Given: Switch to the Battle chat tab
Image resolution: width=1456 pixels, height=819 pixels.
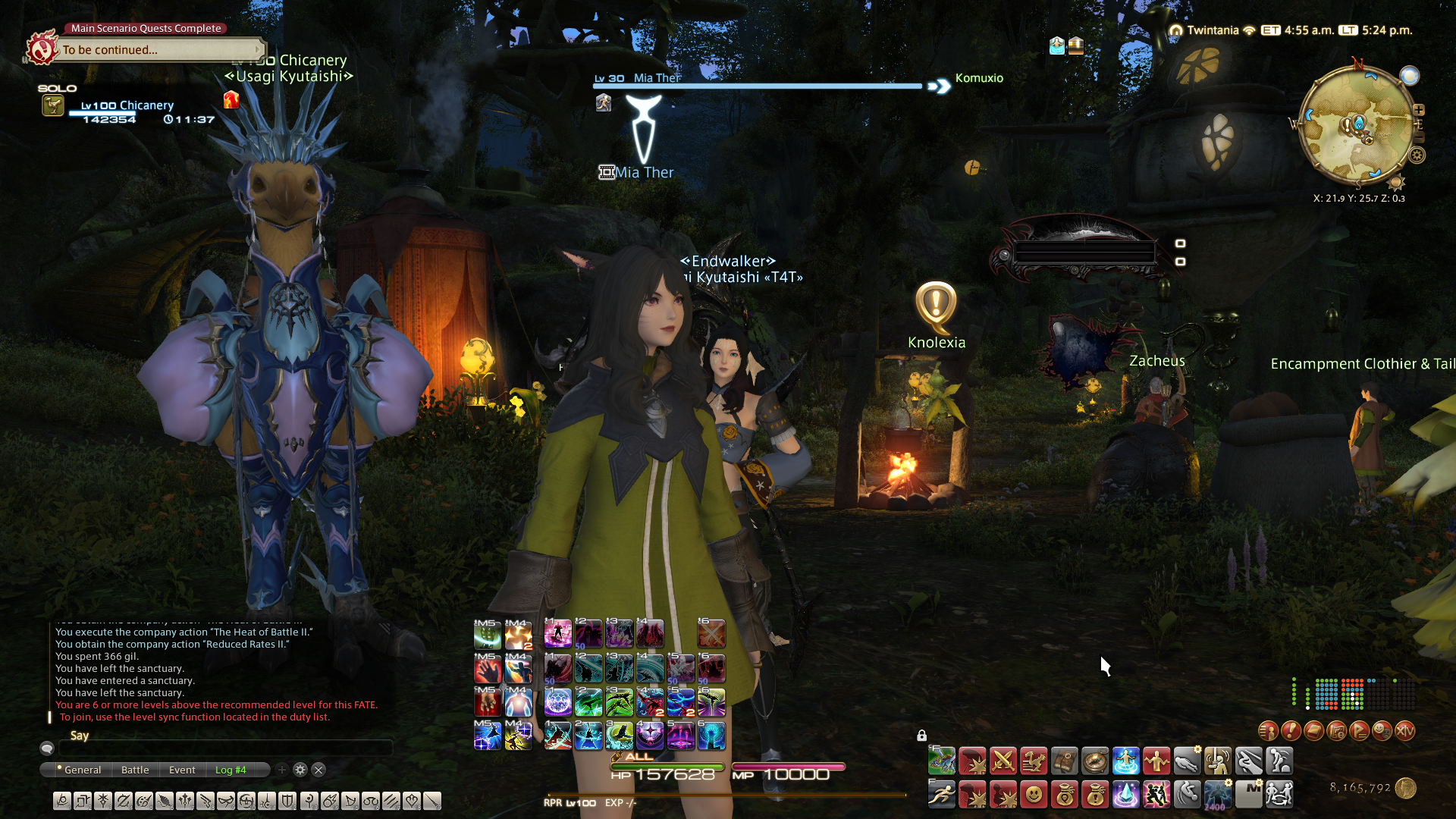Looking at the screenshot, I should point(135,770).
